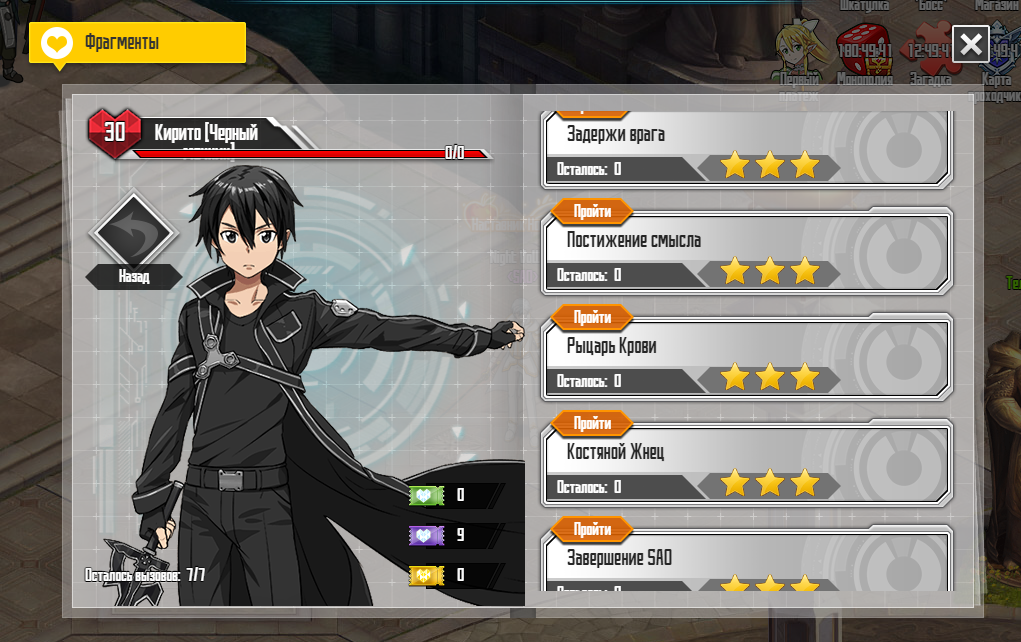Start the Постижение смысла mission via Пройти
The width and height of the screenshot is (1021, 642).
592,212
